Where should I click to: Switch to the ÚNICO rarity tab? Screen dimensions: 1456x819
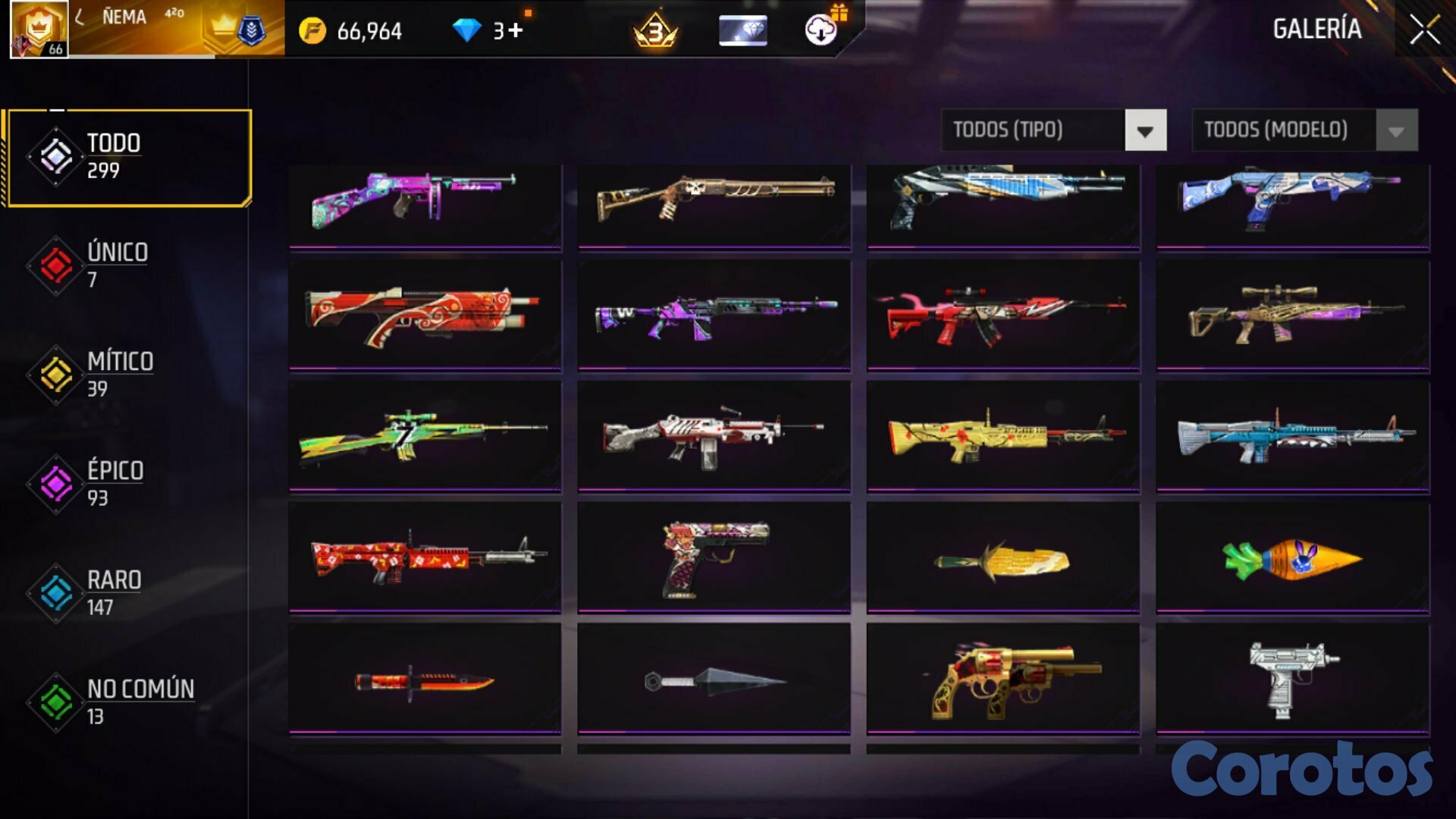pos(118,265)
